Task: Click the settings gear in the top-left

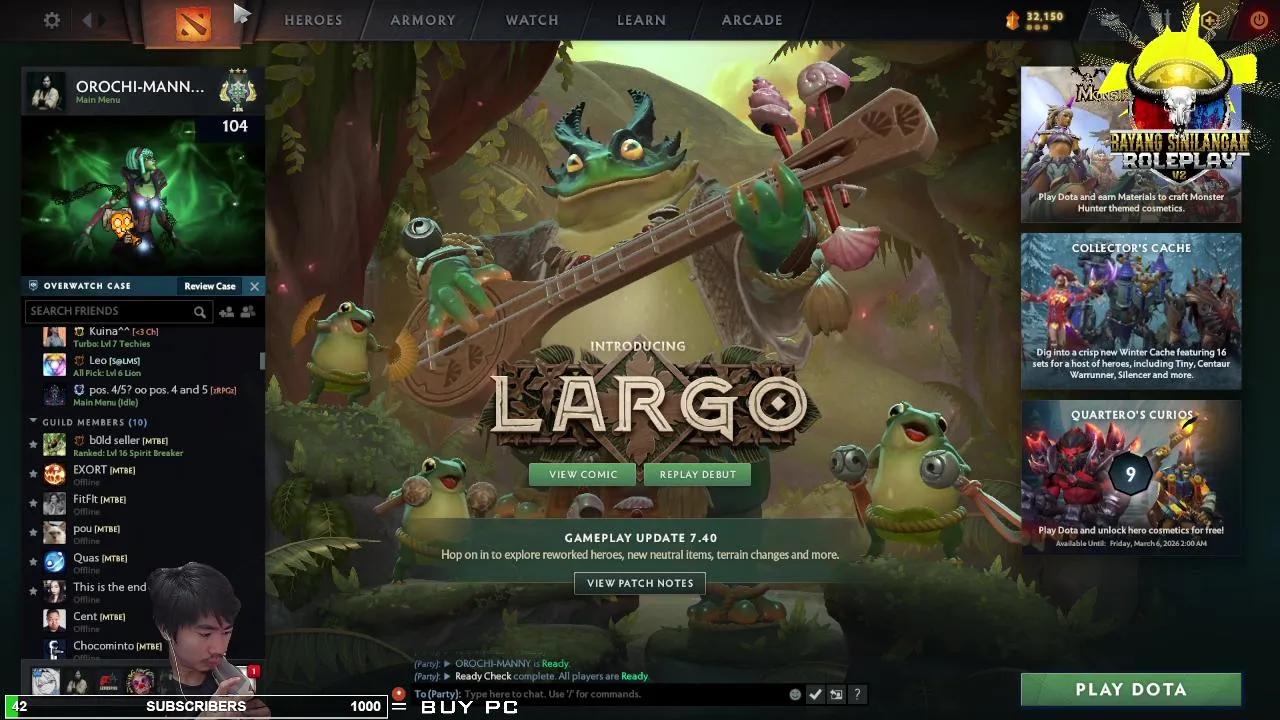Action: 51,19
